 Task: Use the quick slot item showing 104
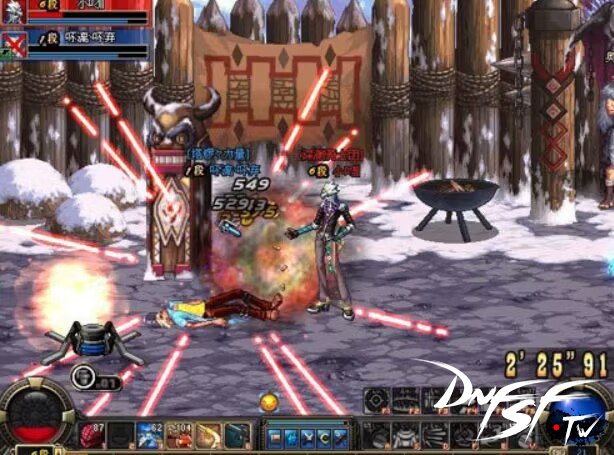(x=180, y=435)
